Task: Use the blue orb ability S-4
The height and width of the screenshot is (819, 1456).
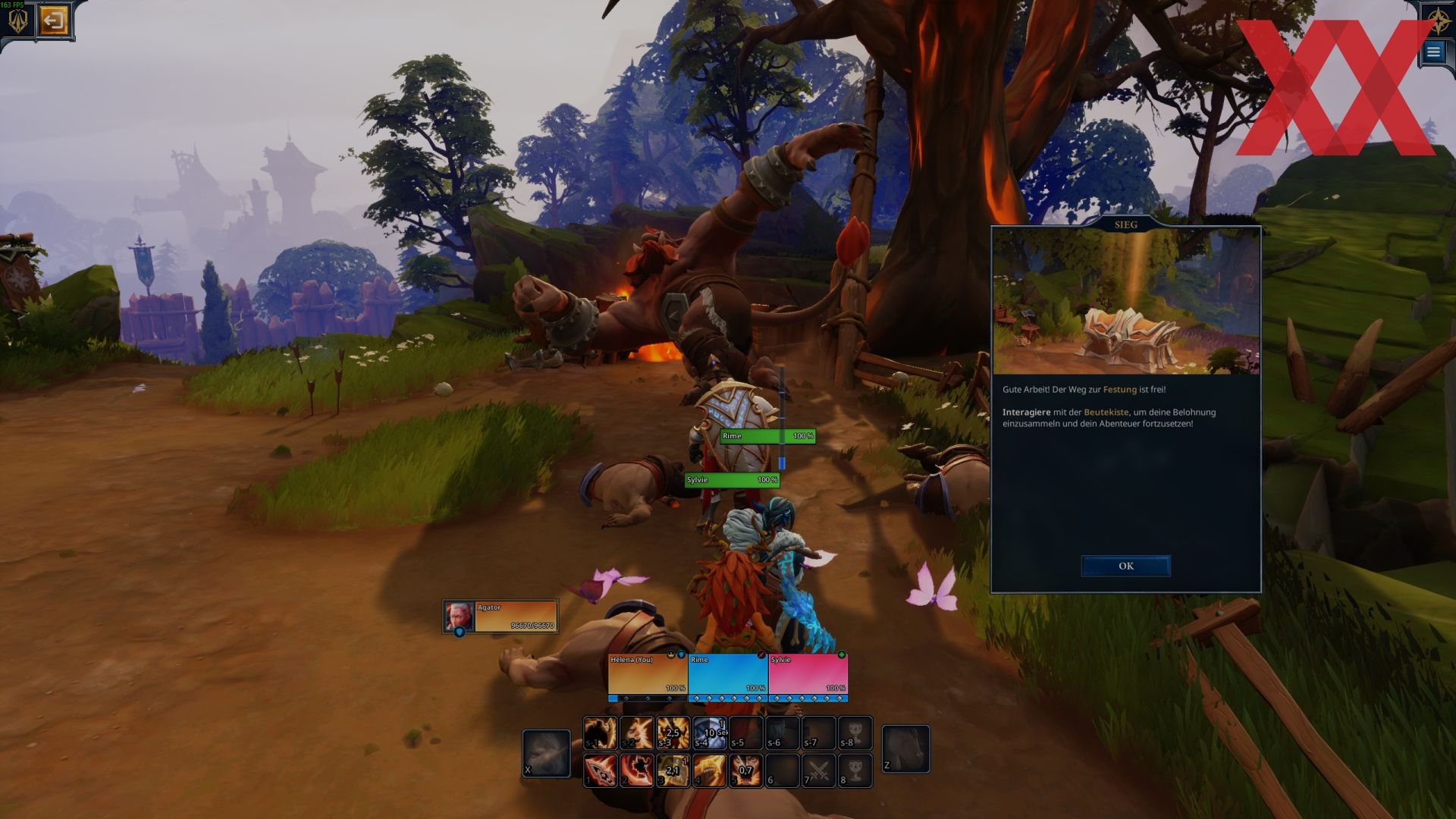Action: [x=709, y=733]
